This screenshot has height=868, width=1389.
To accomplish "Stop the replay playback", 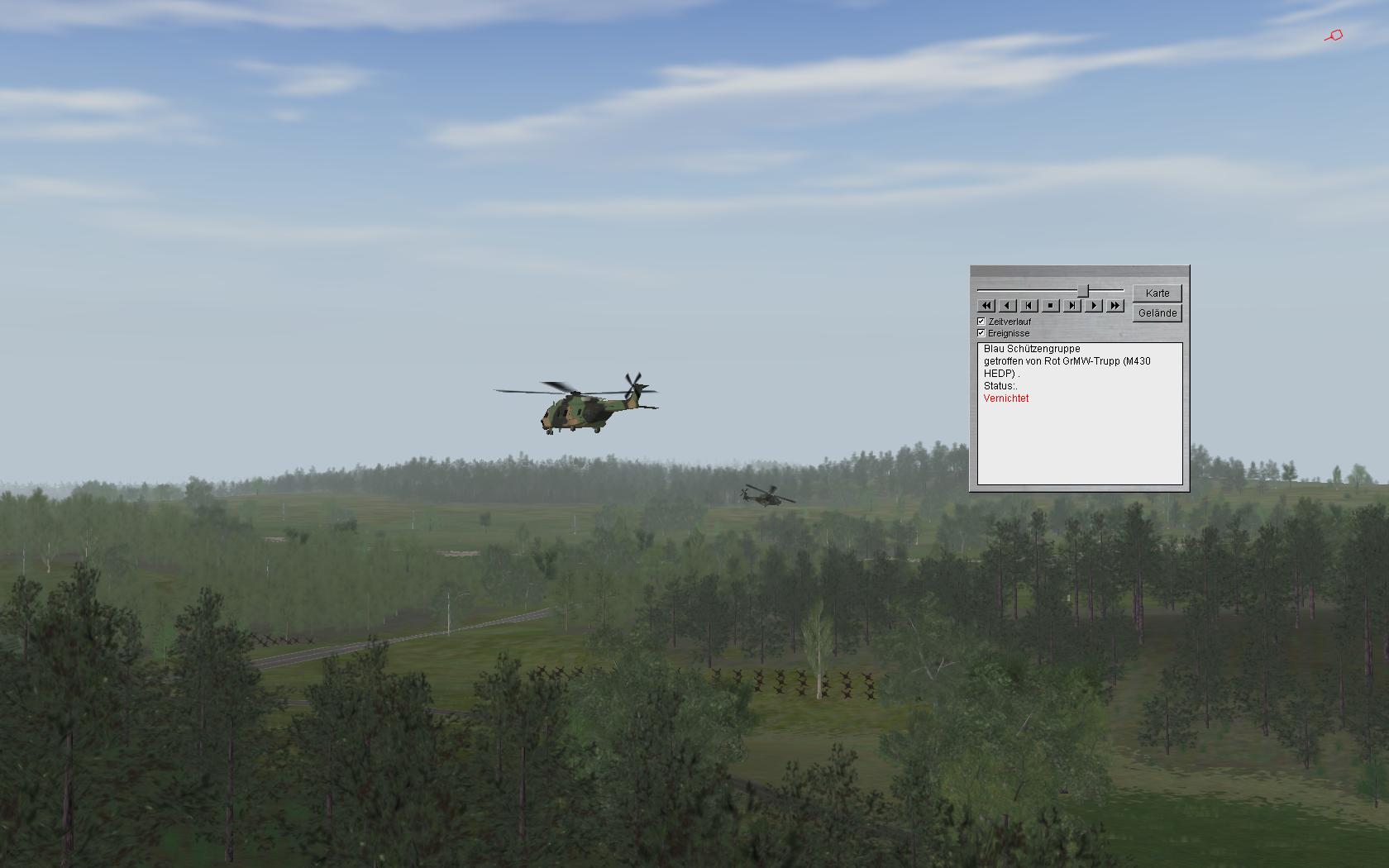I will click(1050, 306).
